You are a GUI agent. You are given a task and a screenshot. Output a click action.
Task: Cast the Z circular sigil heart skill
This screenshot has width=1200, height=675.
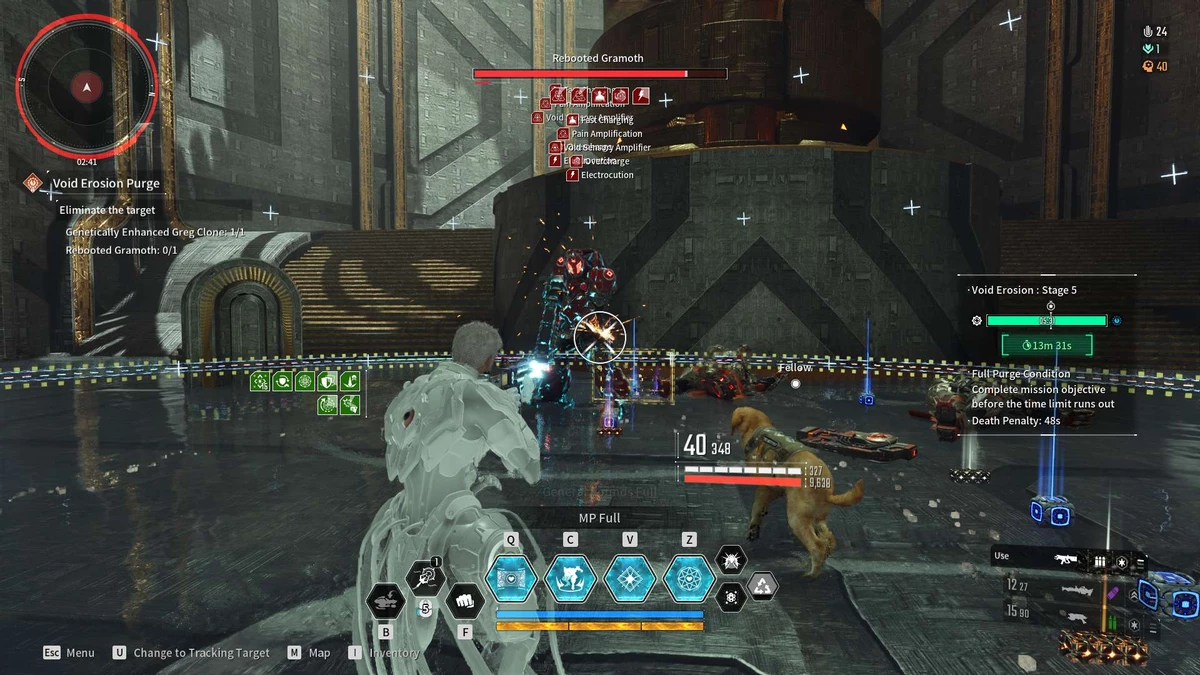coord(689,577)
